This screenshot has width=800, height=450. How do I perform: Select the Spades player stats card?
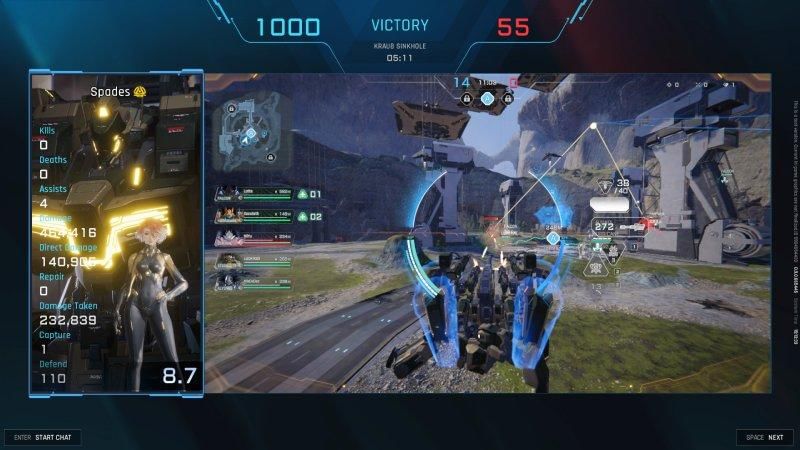coord(117,233)
